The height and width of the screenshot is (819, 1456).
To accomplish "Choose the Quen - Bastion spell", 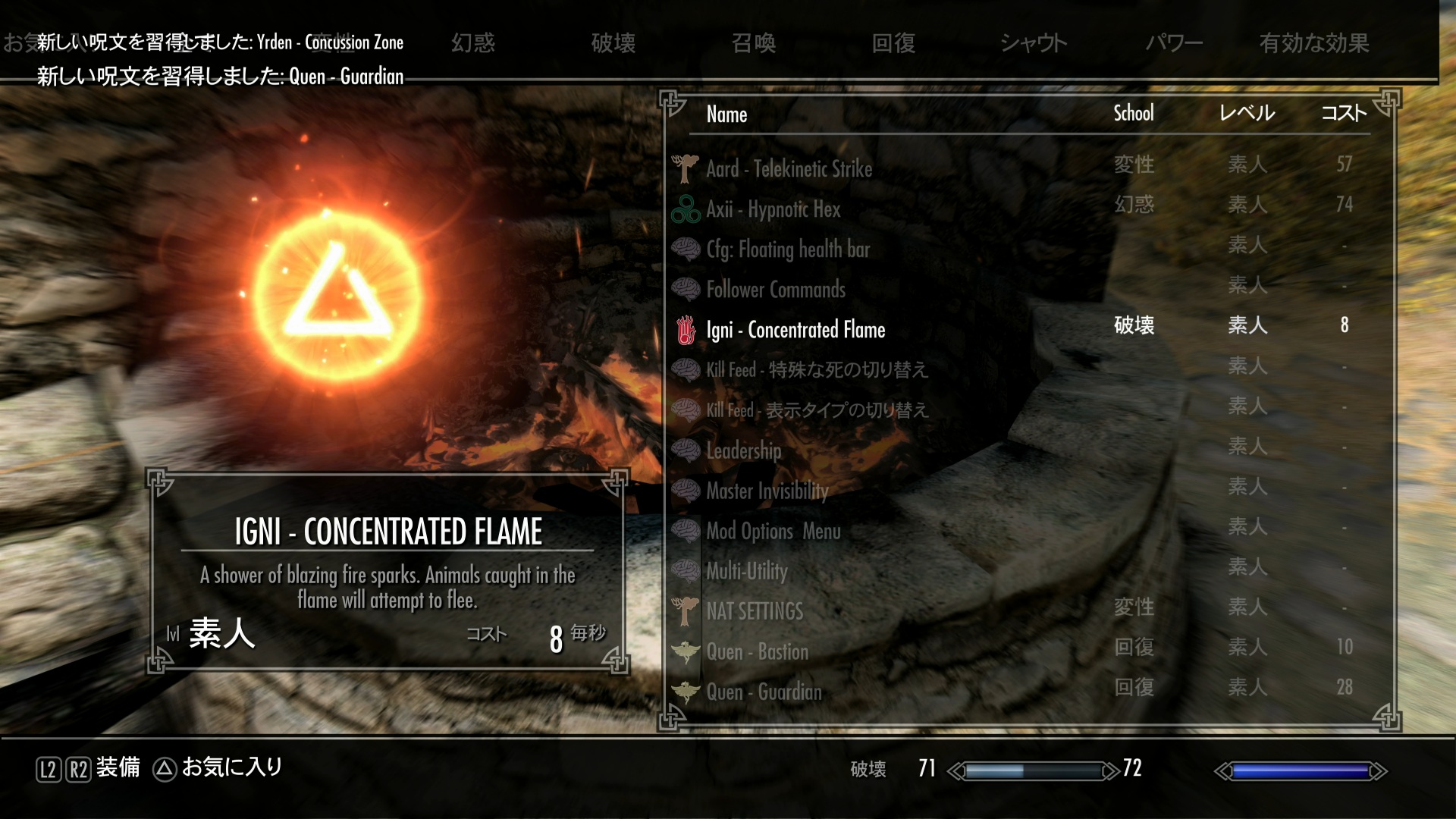I will (x=757, y=651).
